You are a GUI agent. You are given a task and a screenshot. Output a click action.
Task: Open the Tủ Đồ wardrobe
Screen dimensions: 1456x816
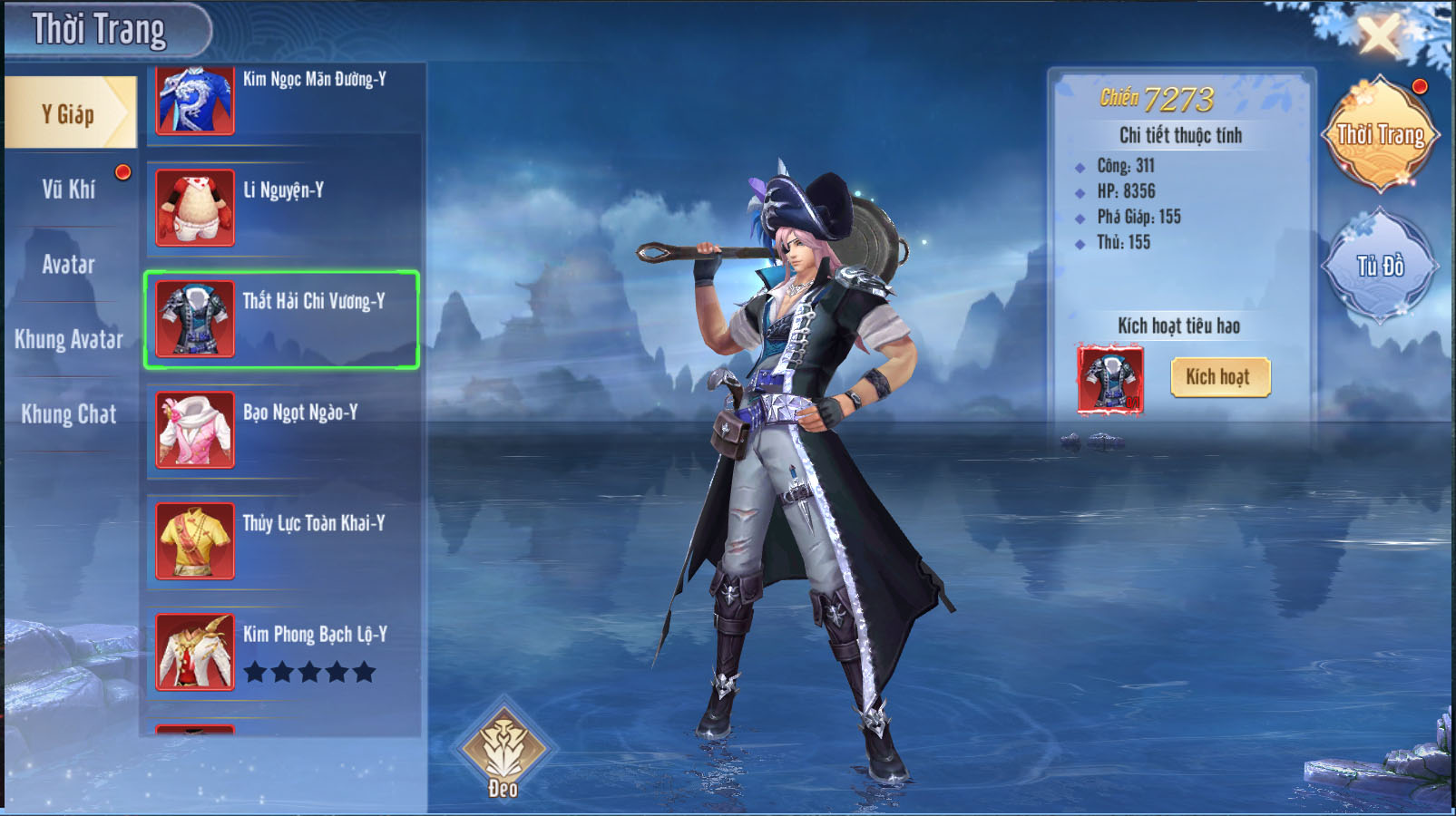(1380, 266)
